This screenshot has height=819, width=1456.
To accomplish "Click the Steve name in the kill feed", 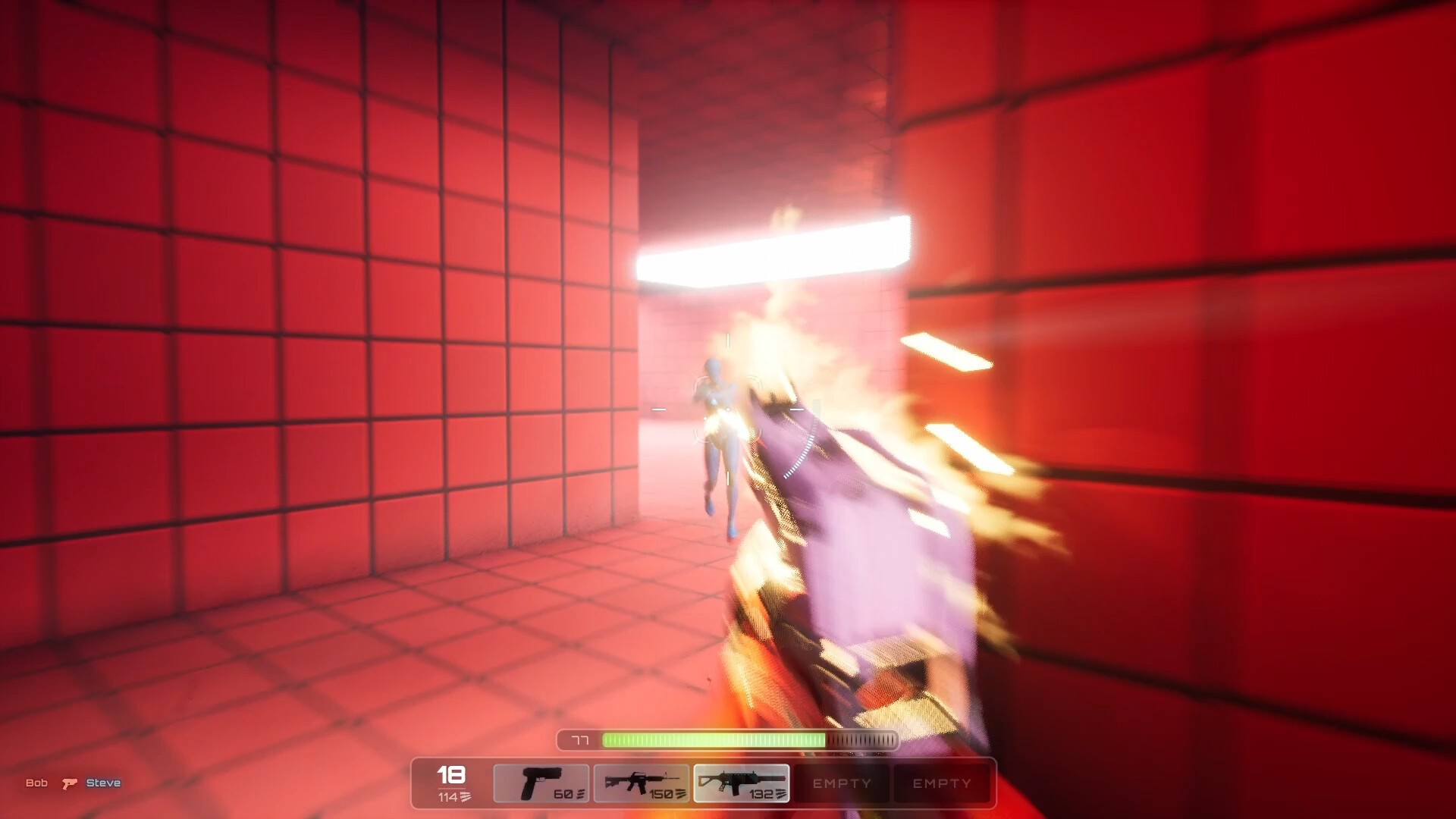I will 103,783.
